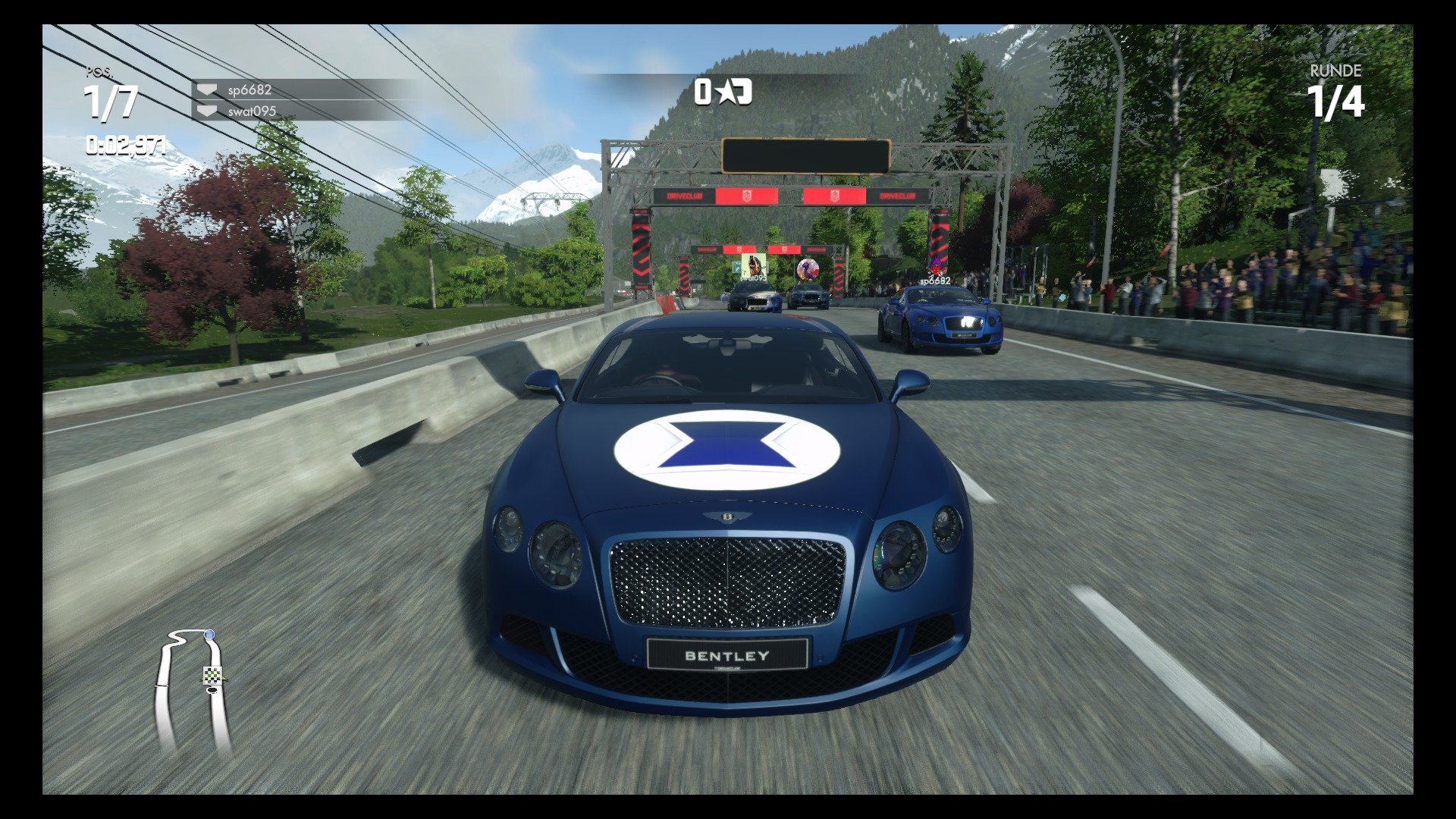
Task: Select the bear avatar above swat095's car
Action: click(752, 265)
